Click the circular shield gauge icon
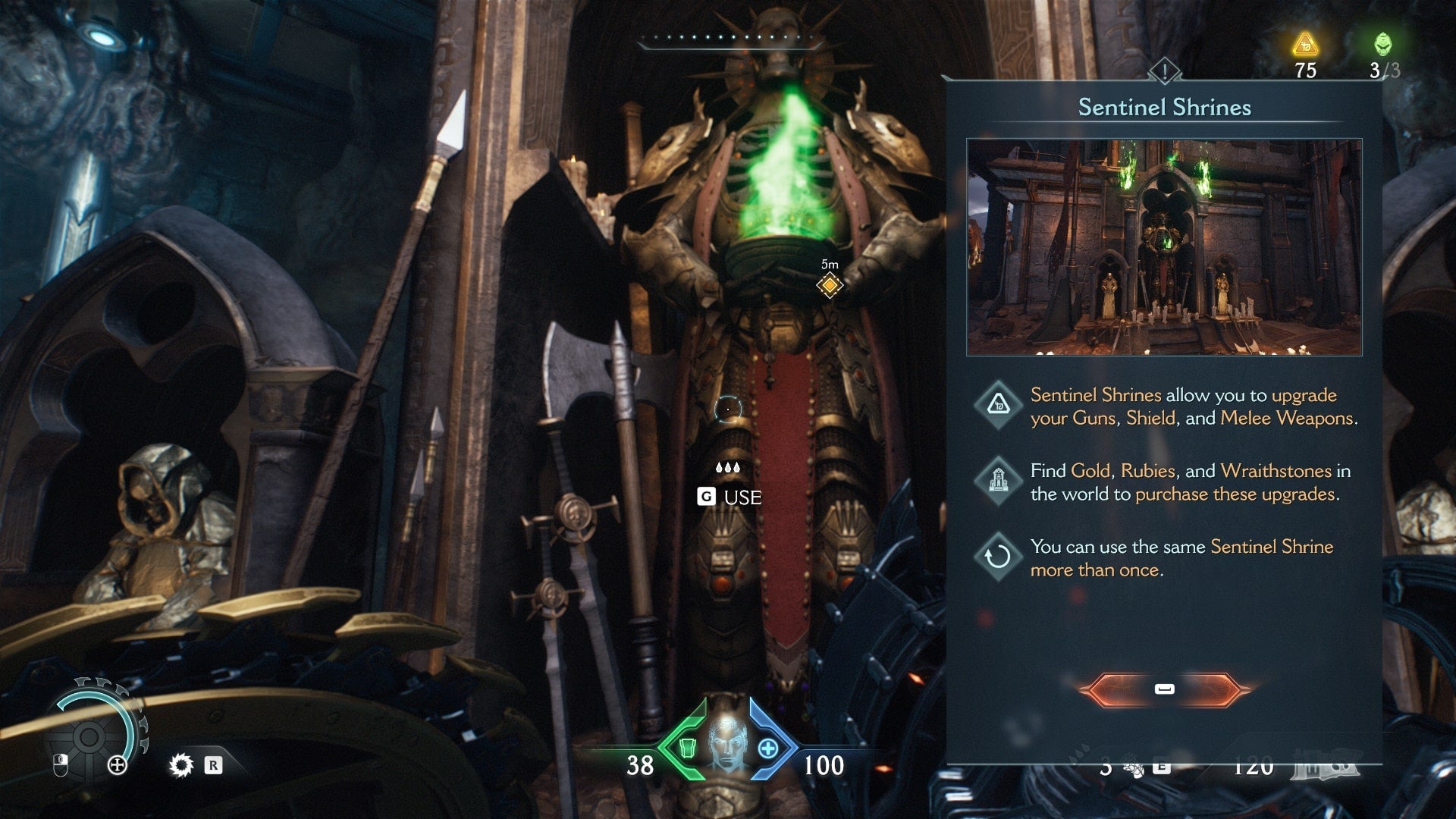This screenshot has height=819, width=1456. [x=89, y=735]
